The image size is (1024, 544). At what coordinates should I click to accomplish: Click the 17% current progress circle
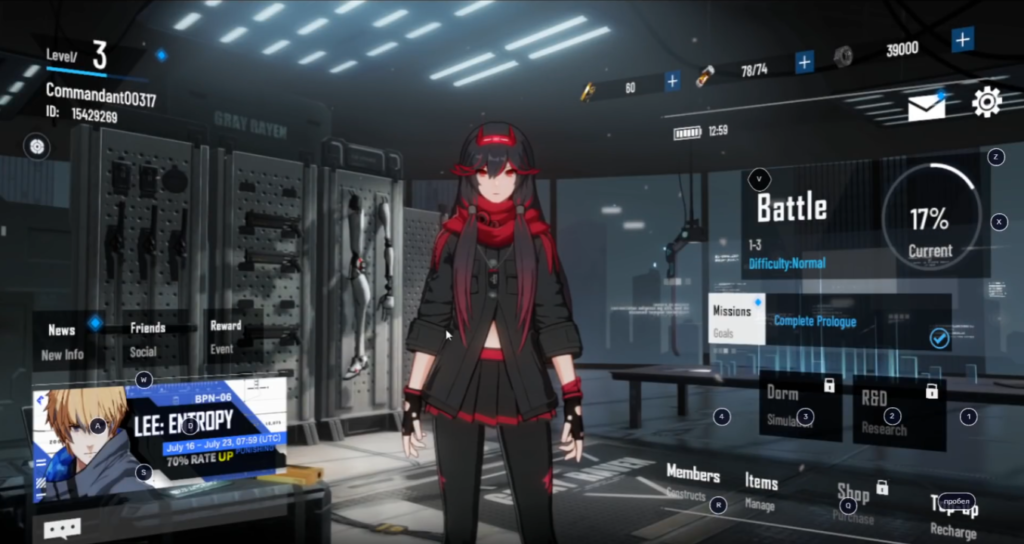click(930, 218)
